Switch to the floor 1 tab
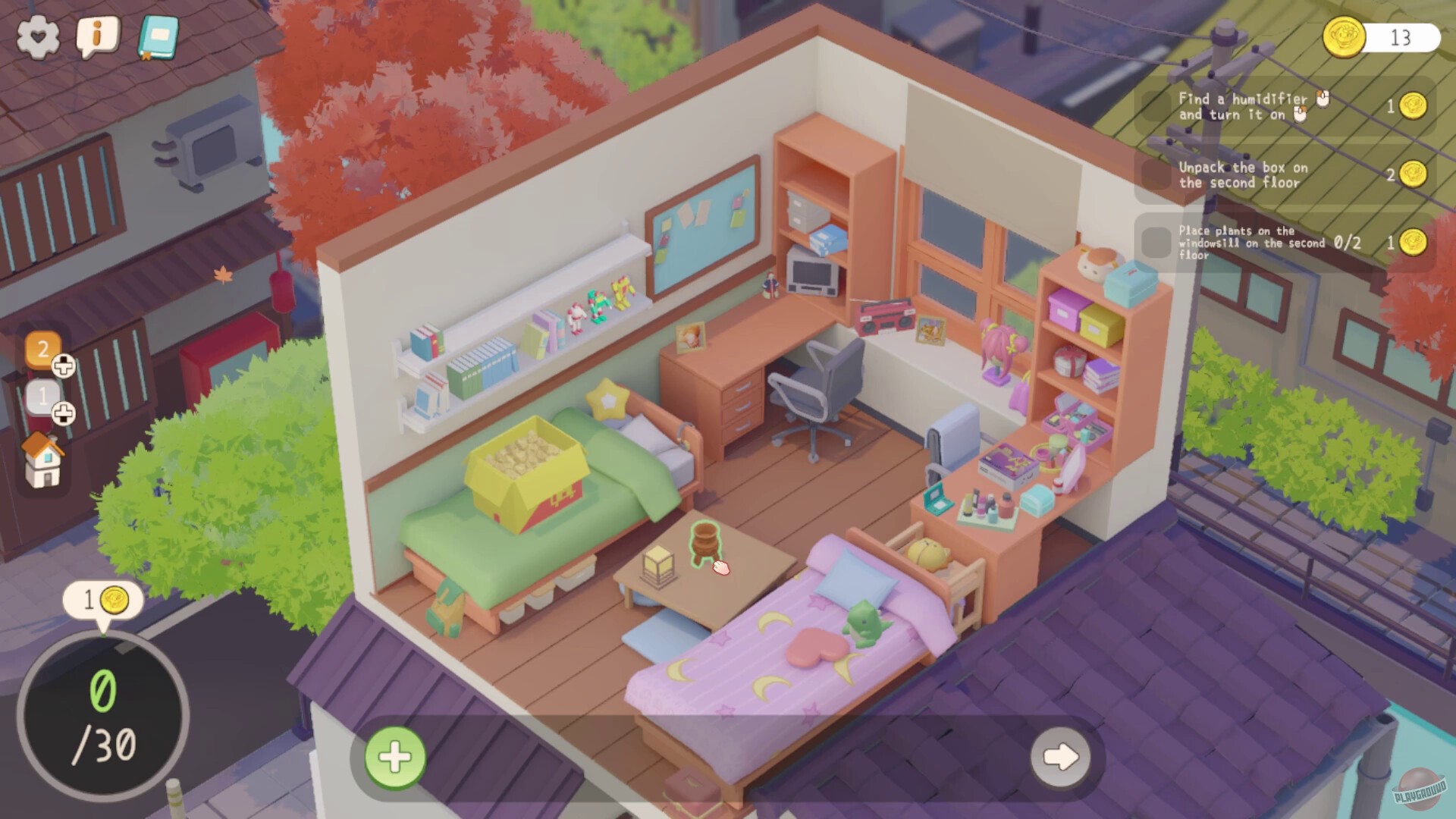This screenshot has width=1456, height=819. coord(44,395)
